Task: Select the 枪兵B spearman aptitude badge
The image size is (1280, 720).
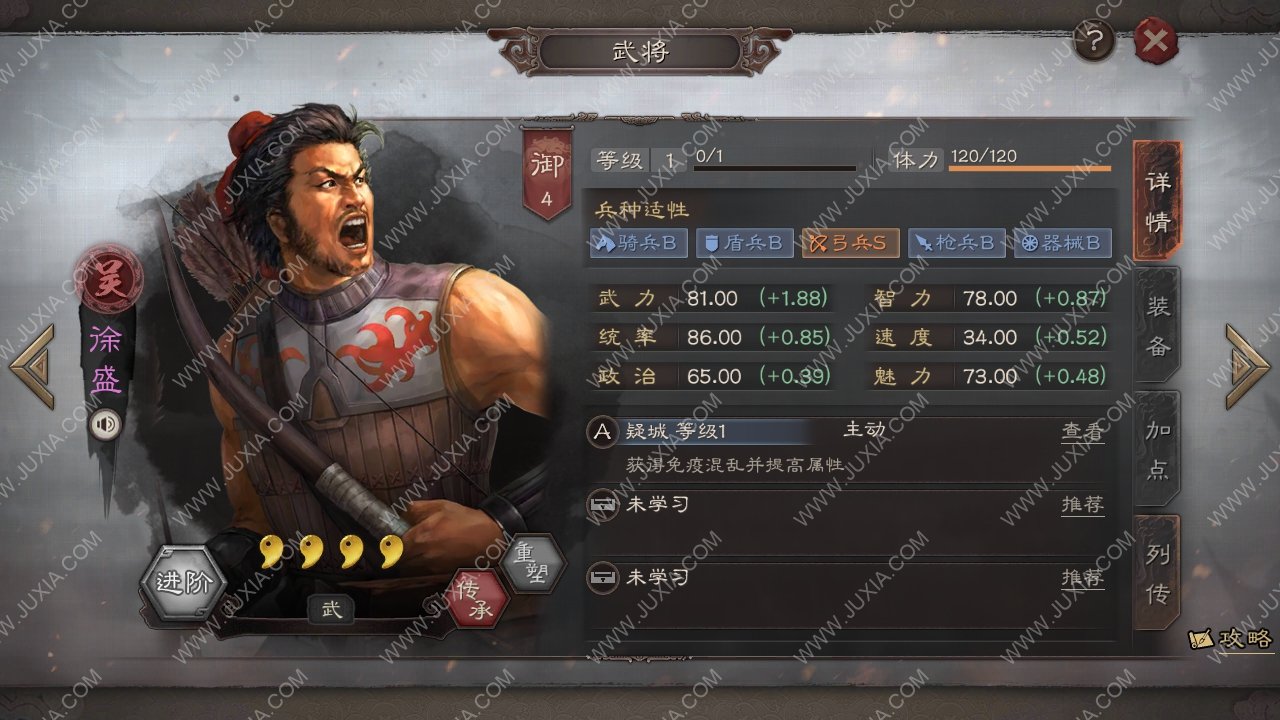Action: [957, 243]
